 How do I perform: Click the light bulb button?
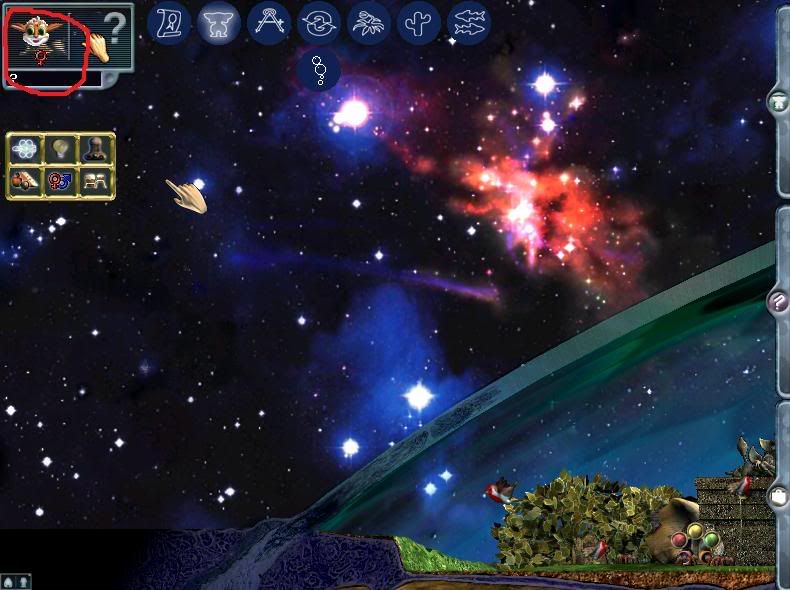click(60, 149)
